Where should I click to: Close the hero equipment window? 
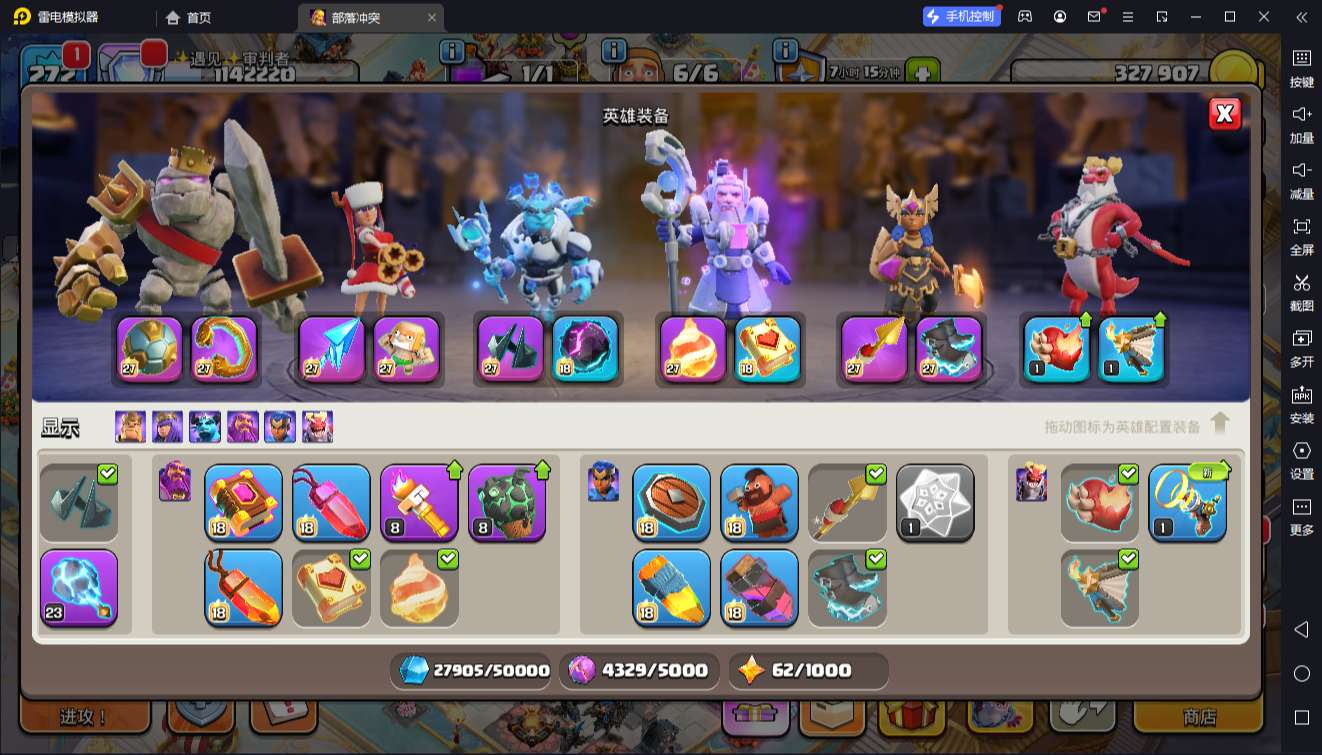[x=1225, y=114]
